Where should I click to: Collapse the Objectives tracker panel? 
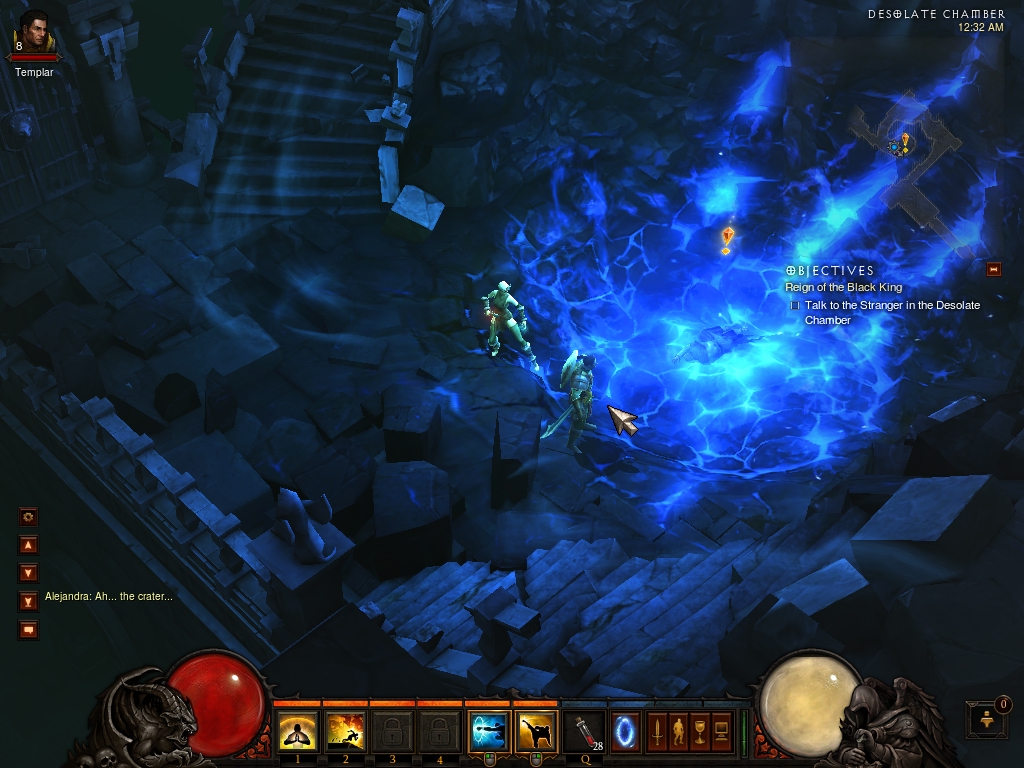(x=993, y=268)
